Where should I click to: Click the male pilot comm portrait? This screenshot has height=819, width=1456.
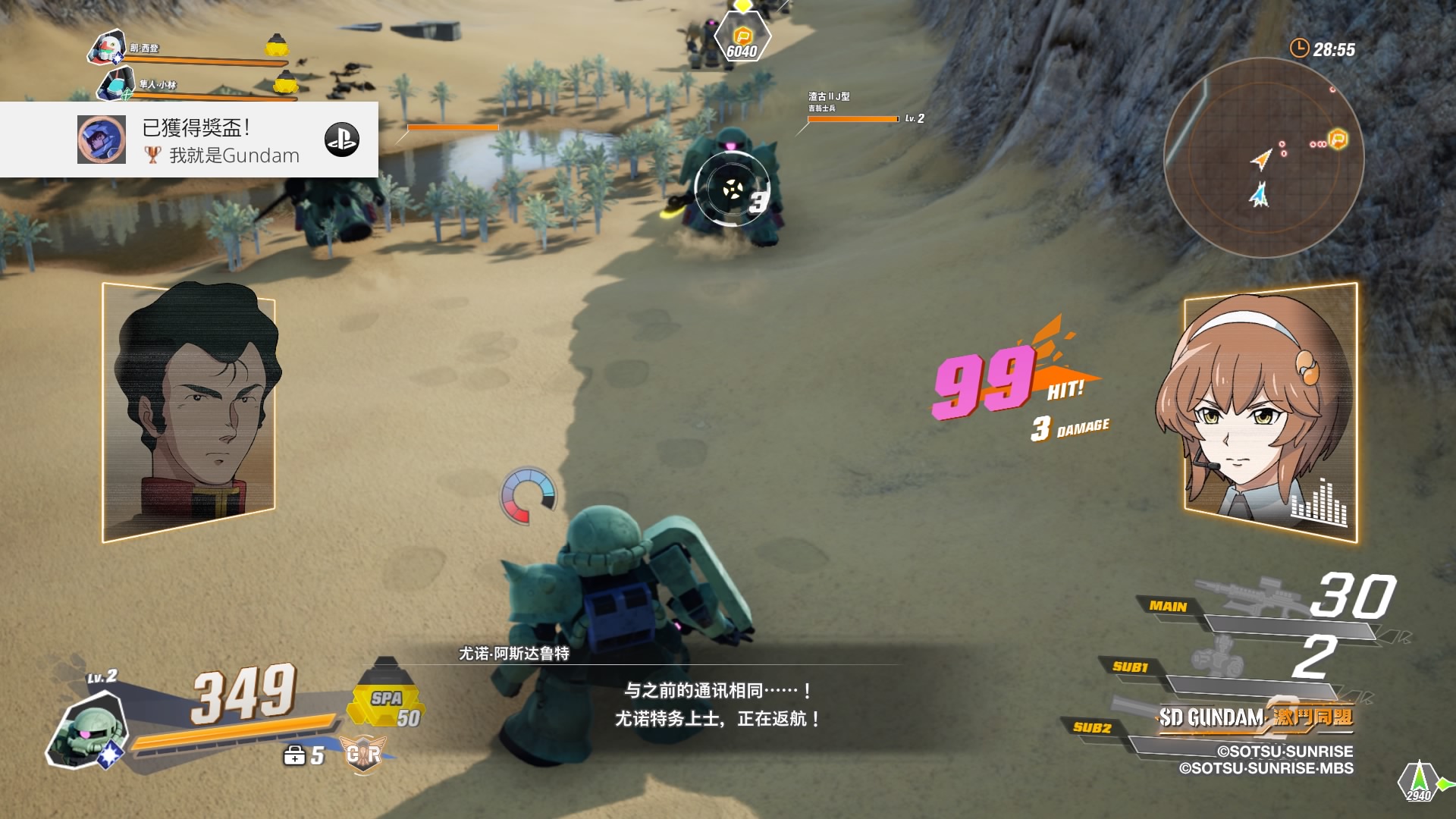coord(189,411)
